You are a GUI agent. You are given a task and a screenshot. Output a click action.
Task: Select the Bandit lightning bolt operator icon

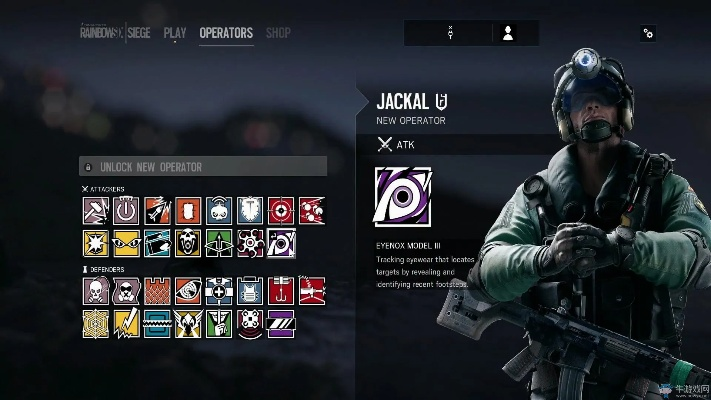127,322
